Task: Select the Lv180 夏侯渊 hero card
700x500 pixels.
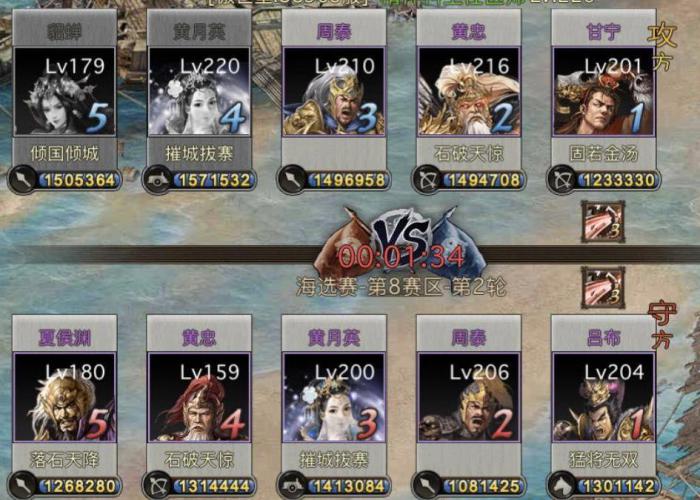Action: [65, 397]
